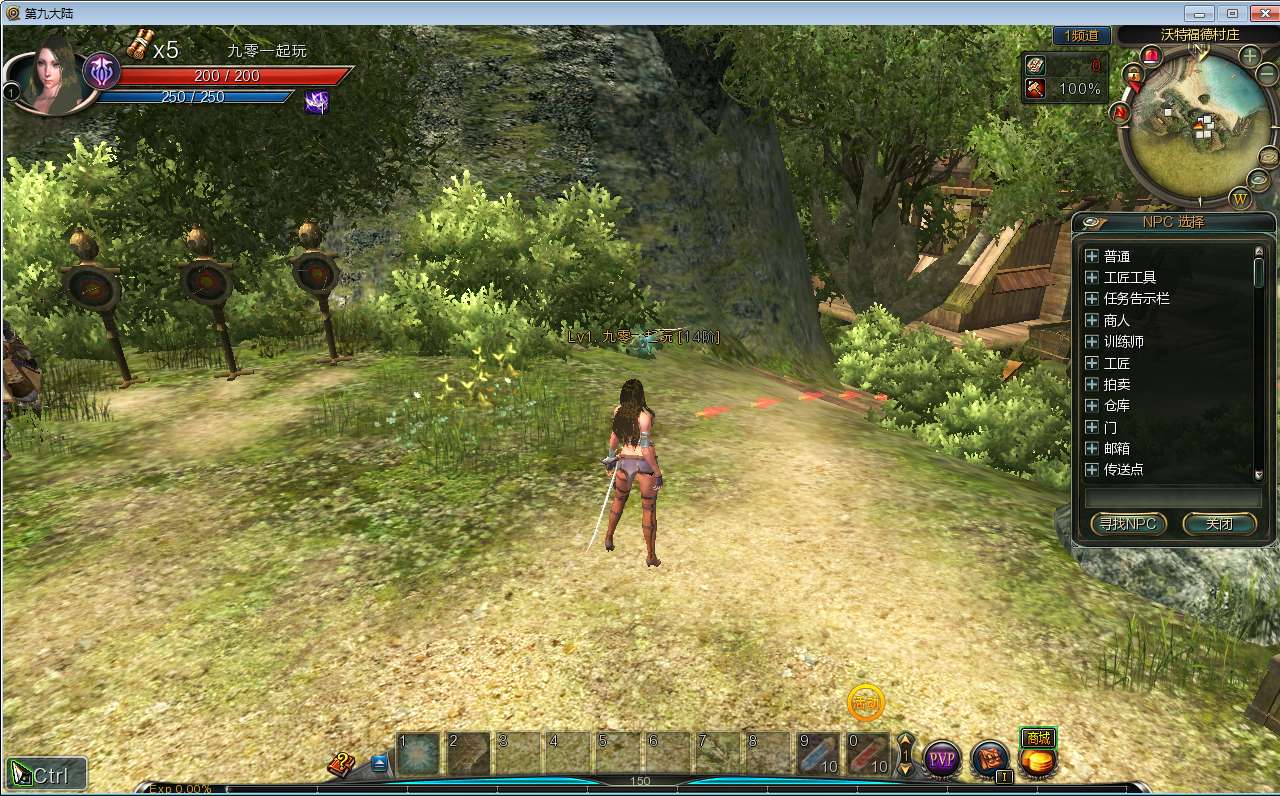Zoom in the minimap with the plus icon
The height and width of the screenshot is (796, 1280).
[1248, 54]
